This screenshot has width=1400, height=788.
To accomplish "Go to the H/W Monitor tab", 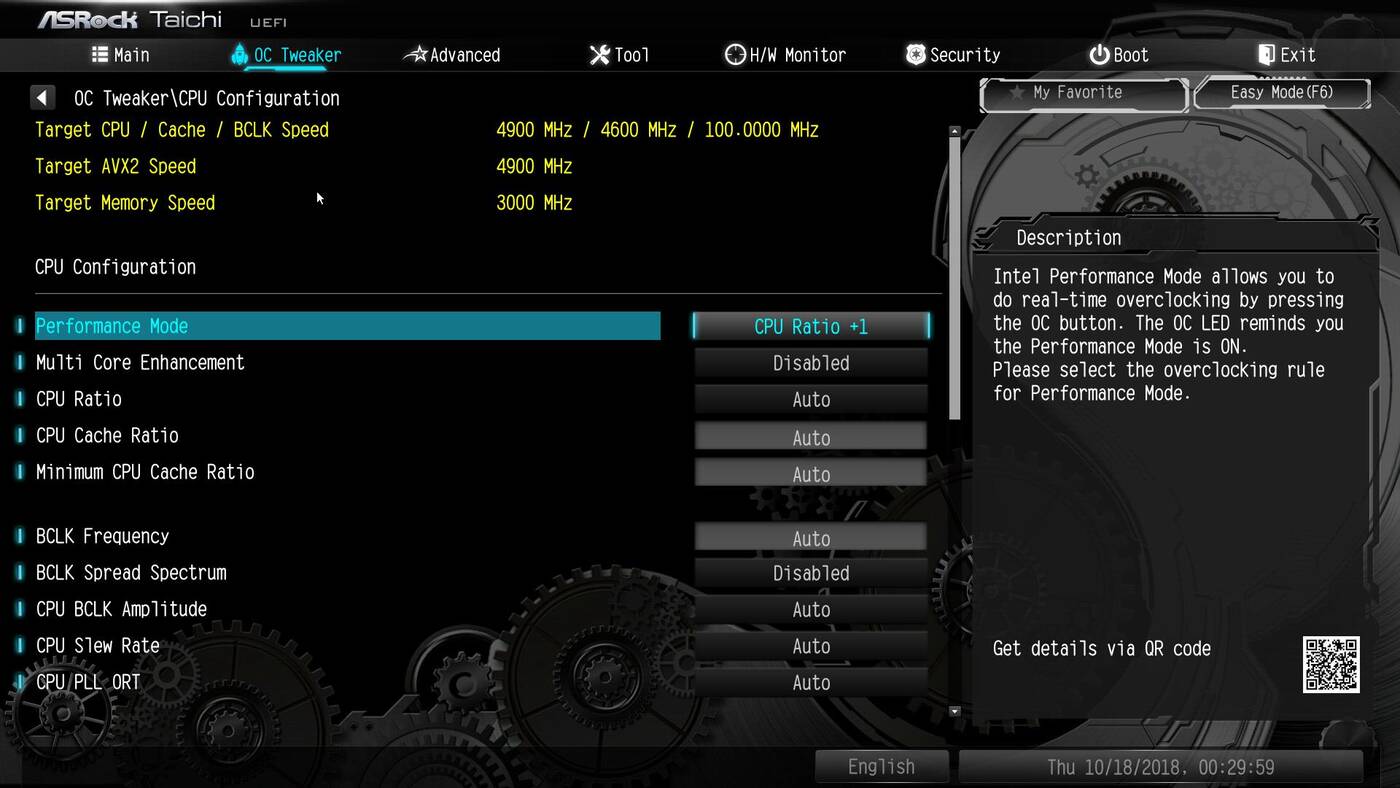I will [786, 55].
